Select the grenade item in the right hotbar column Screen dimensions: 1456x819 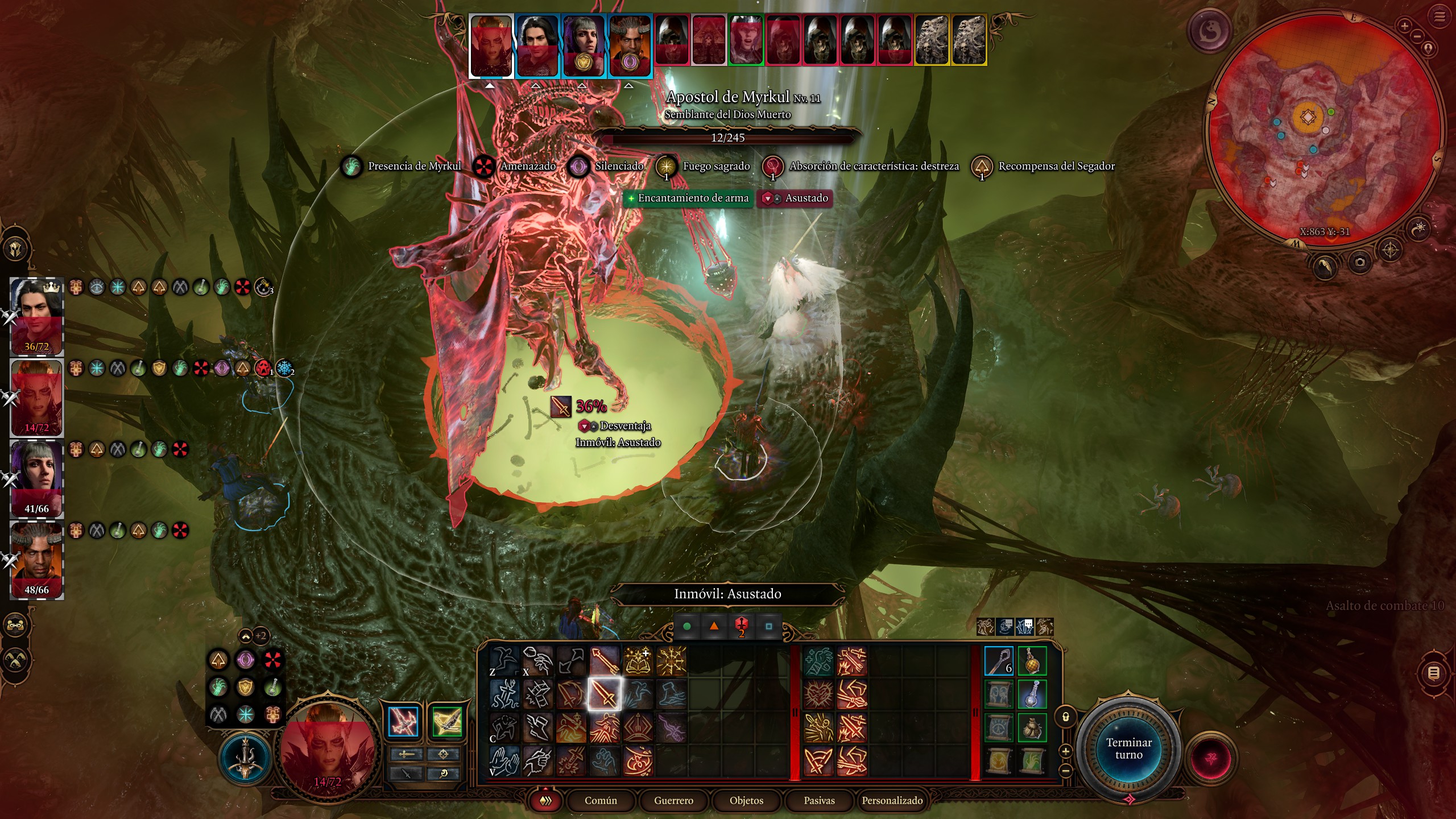pyautogui.click(x=1032, y=661)
